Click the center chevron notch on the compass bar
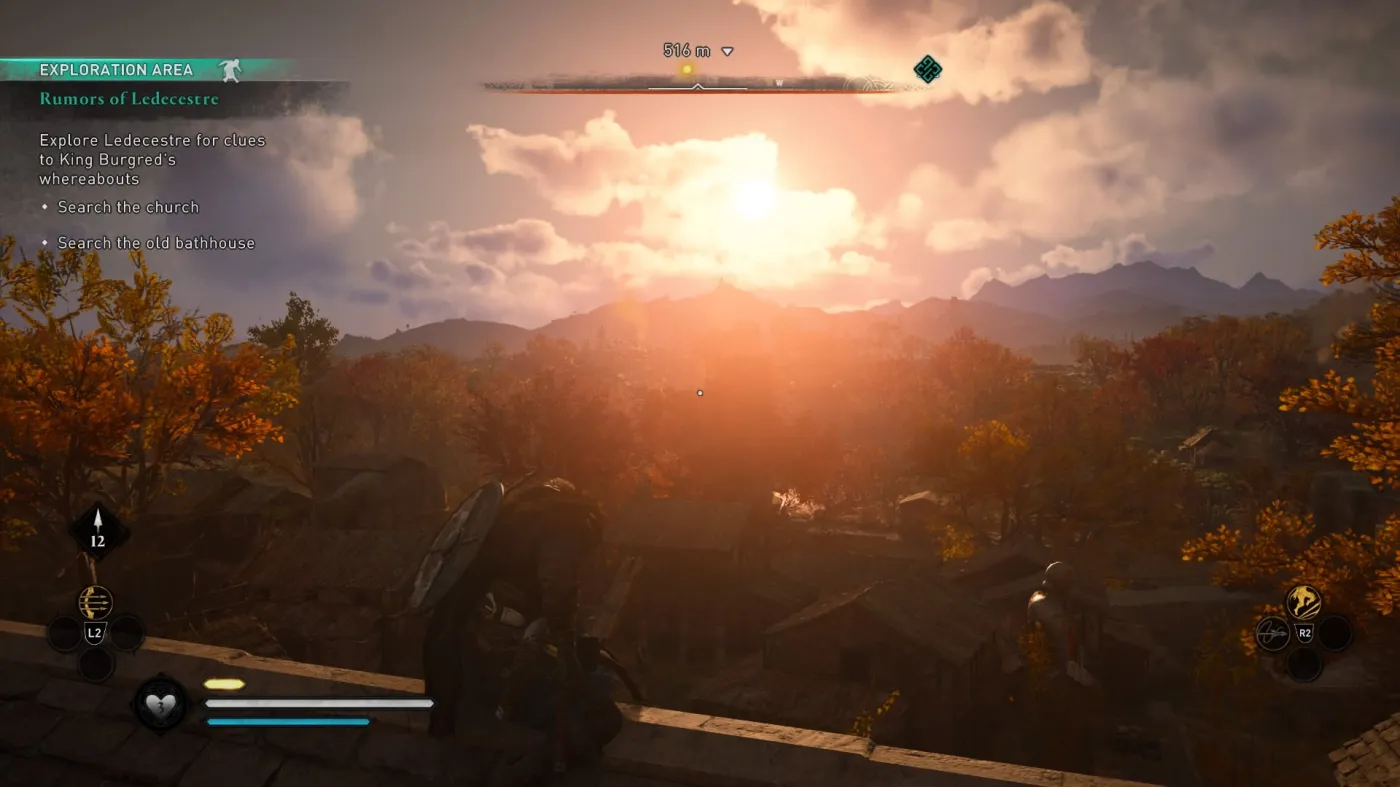This screenshot has width=1400, height=787. tap(700, 87)
